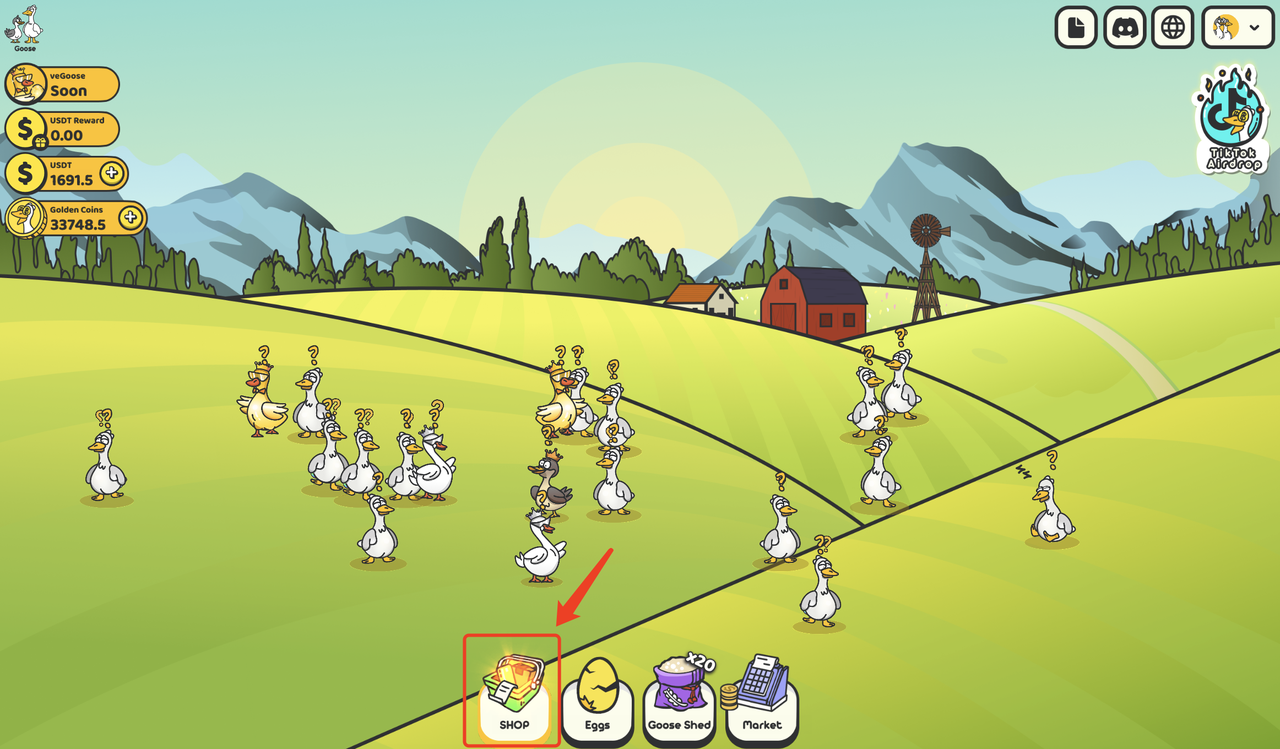Open the Discord link
The image size is (1280, 749).
(1125, 28)
